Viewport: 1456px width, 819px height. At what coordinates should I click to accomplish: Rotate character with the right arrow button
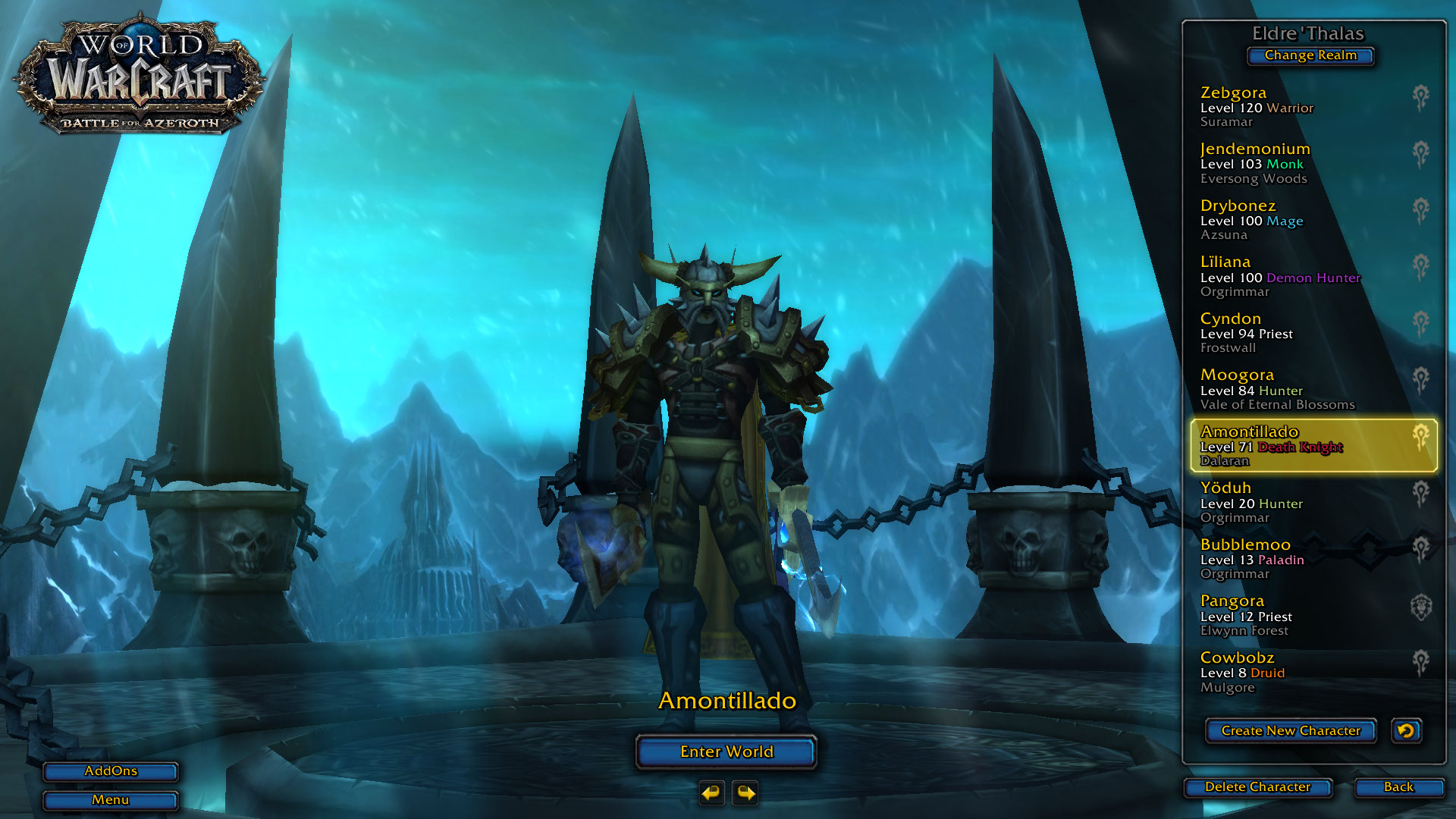(x=745, y=793)
